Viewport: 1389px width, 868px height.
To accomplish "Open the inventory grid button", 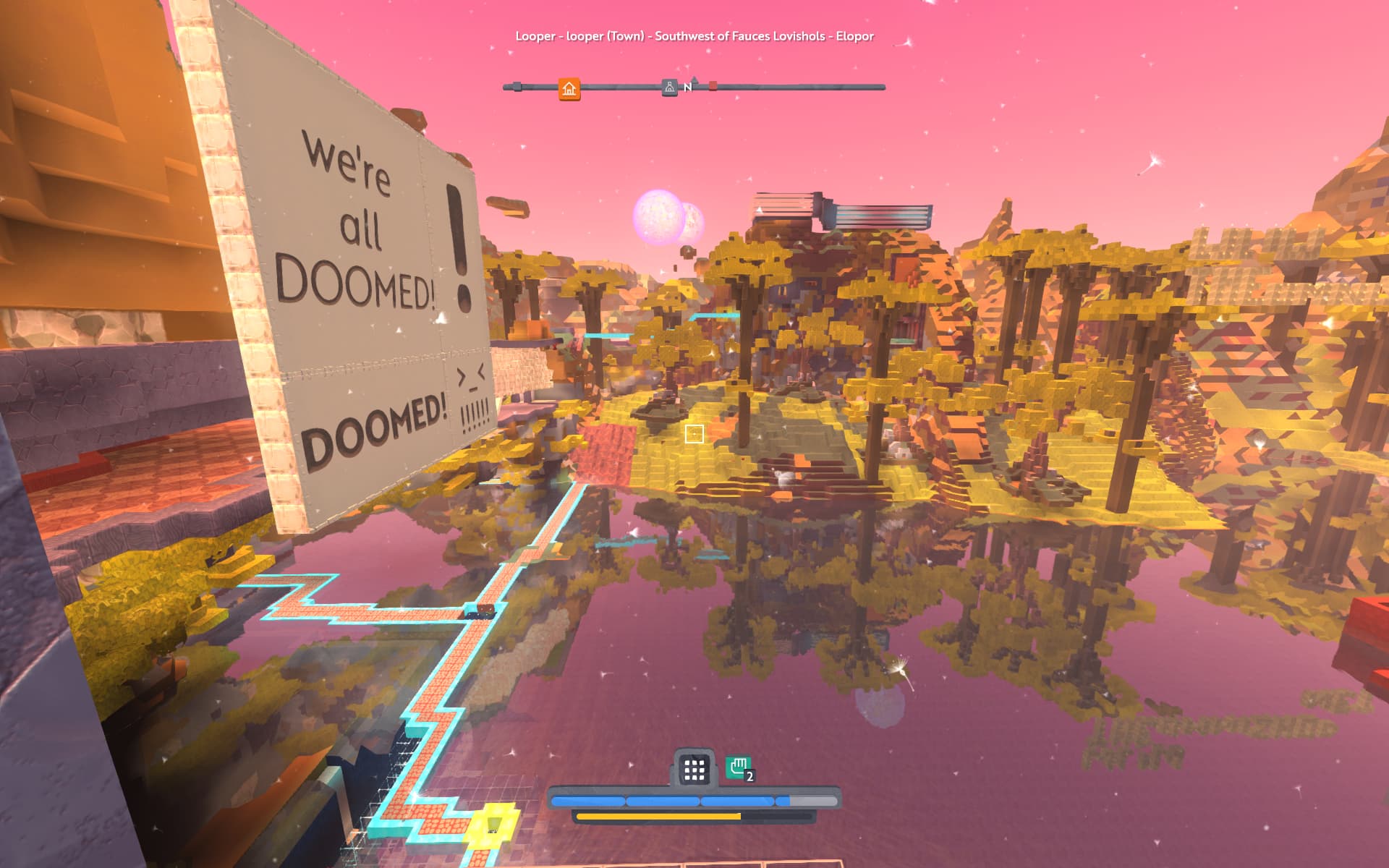I will pyautogui.click(x=694, y=770).
